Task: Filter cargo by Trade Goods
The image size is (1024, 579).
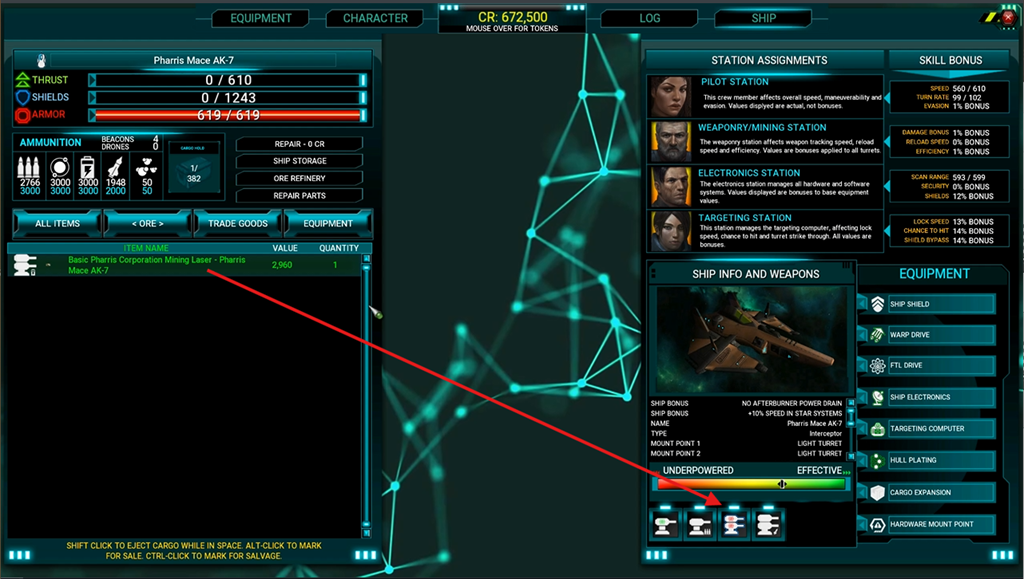Action: coord(238,223)
